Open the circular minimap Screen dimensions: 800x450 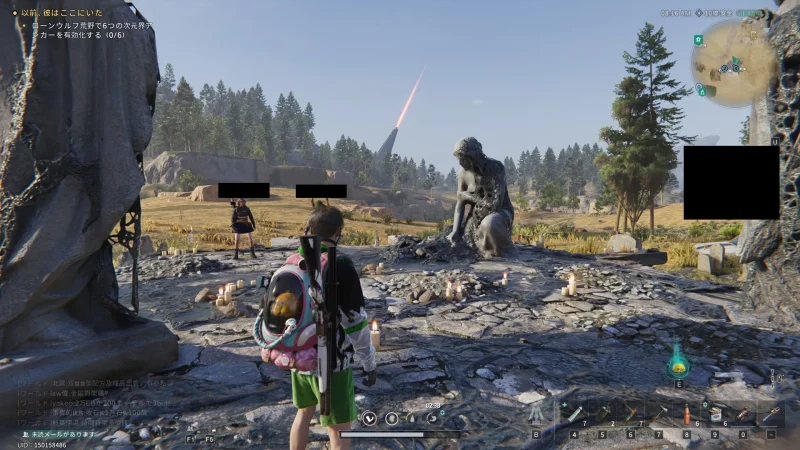tap(733, 62)
